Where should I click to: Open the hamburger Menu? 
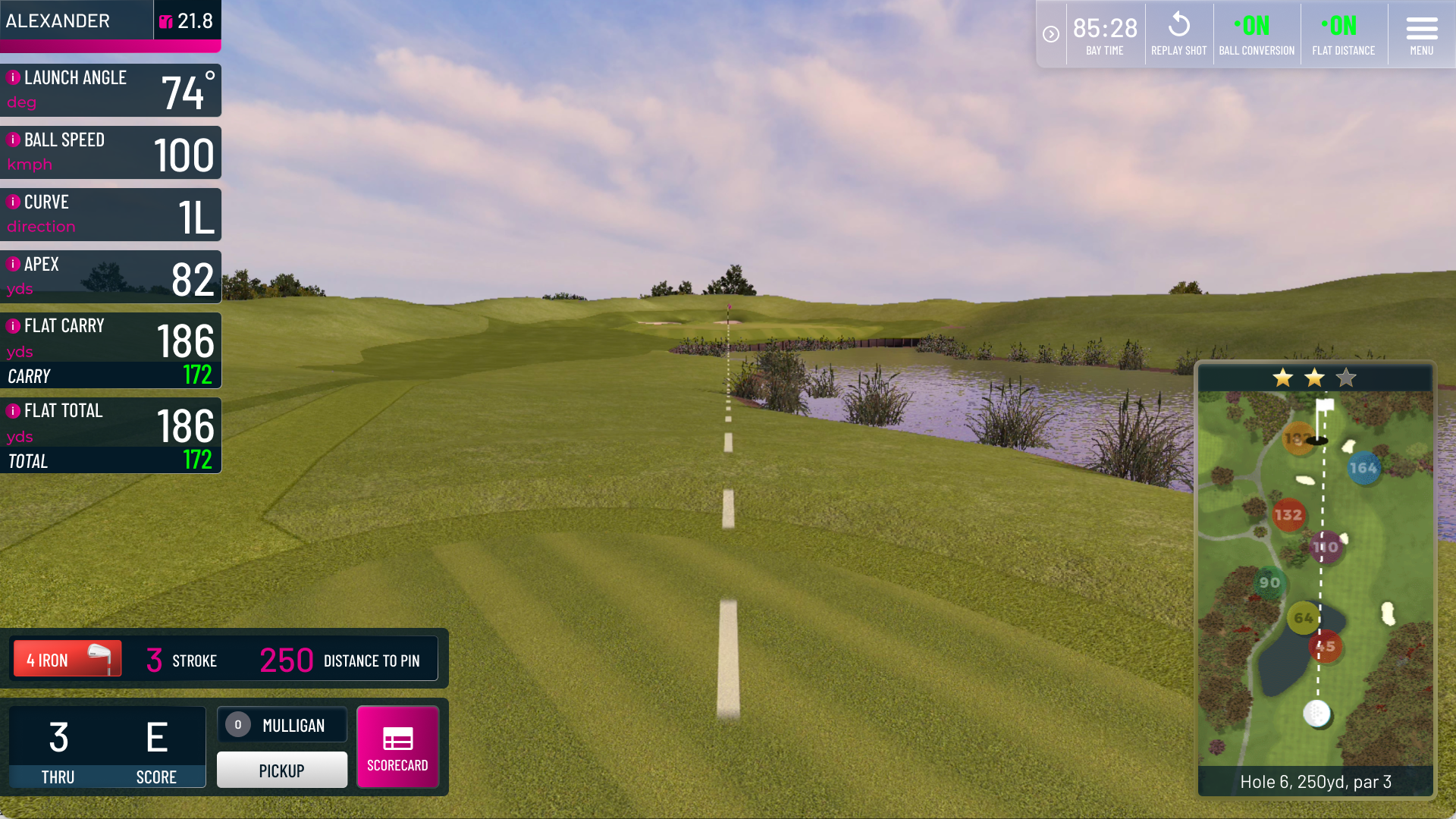(x=1421, y=35)
